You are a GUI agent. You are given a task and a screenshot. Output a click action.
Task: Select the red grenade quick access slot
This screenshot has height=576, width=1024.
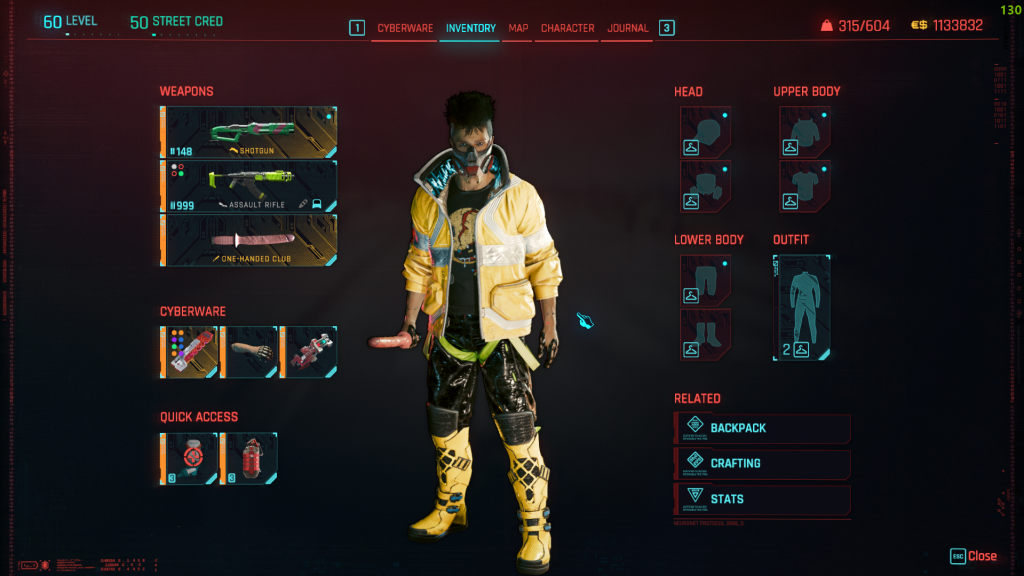(x=249, y=458)
